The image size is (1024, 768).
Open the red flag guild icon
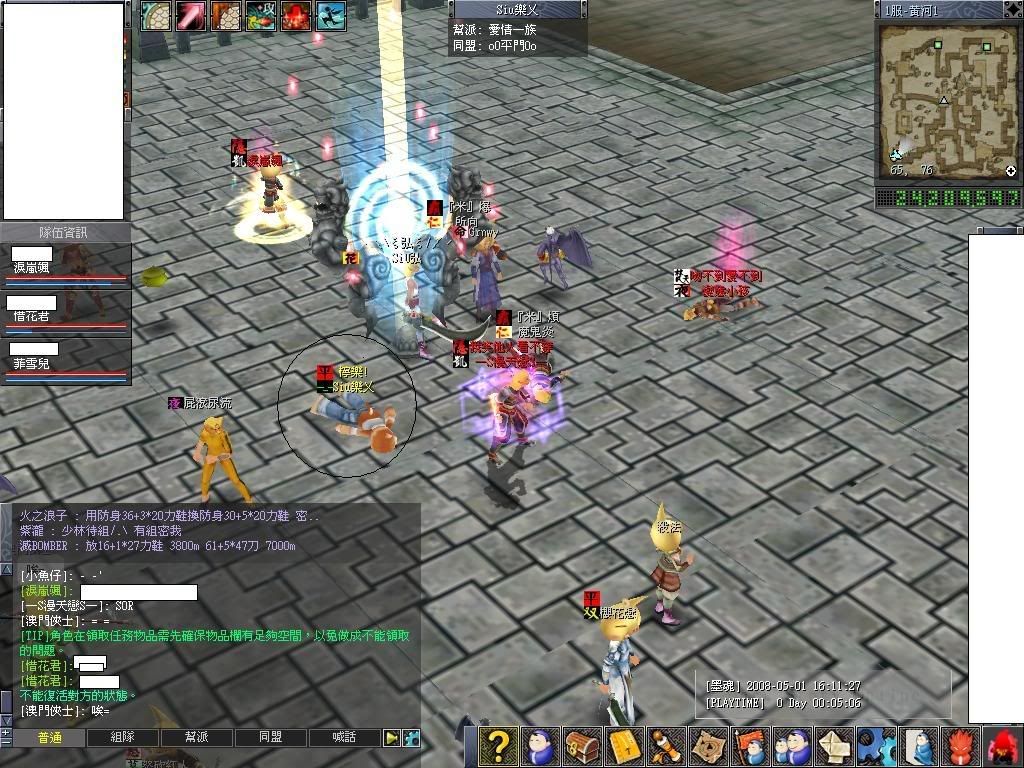(750, 746)
